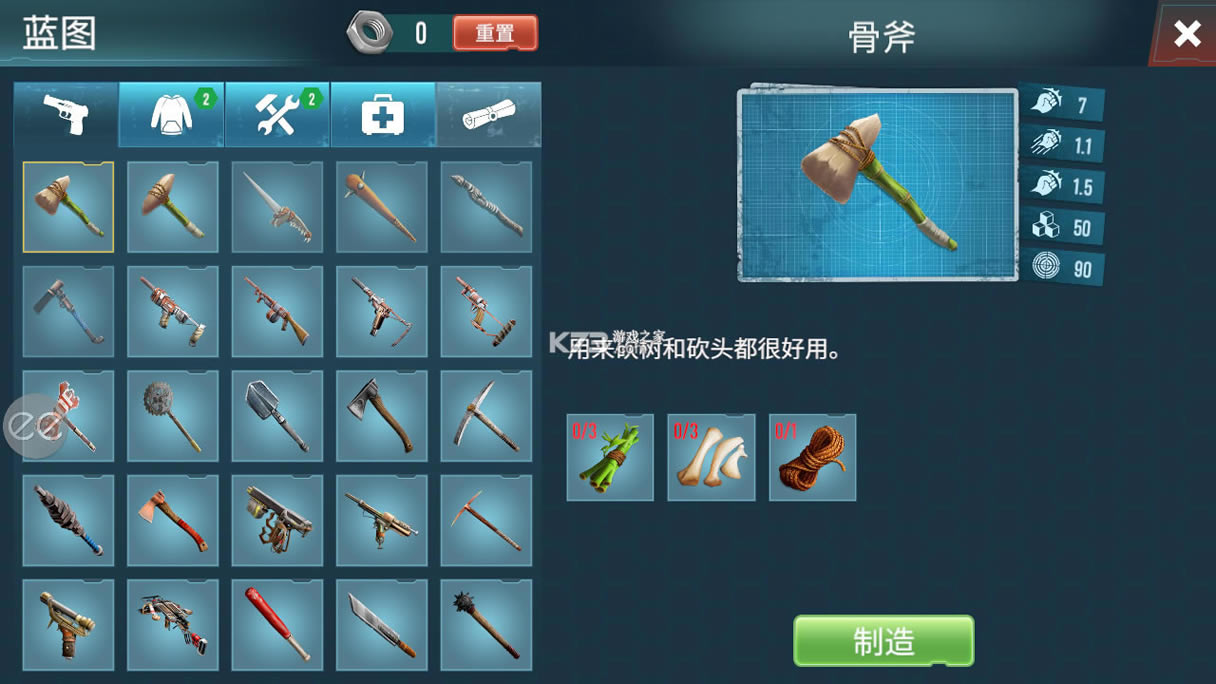
Task: Click the rope coil ingredient slot
Action: pyautogui.click(x=812, y=457)
